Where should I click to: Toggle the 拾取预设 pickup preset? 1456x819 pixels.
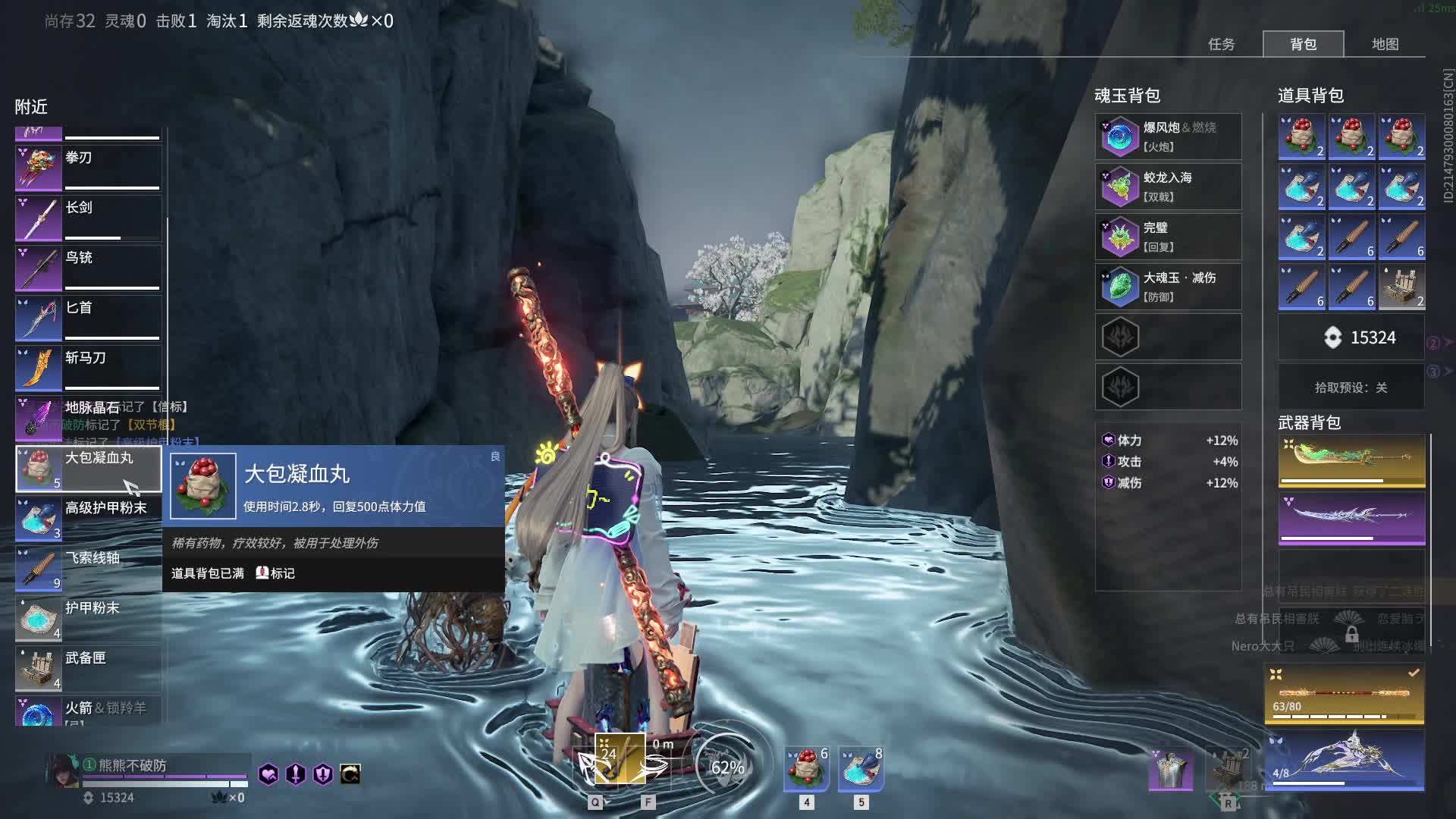pyautogui.click(x=1351, y=388)
